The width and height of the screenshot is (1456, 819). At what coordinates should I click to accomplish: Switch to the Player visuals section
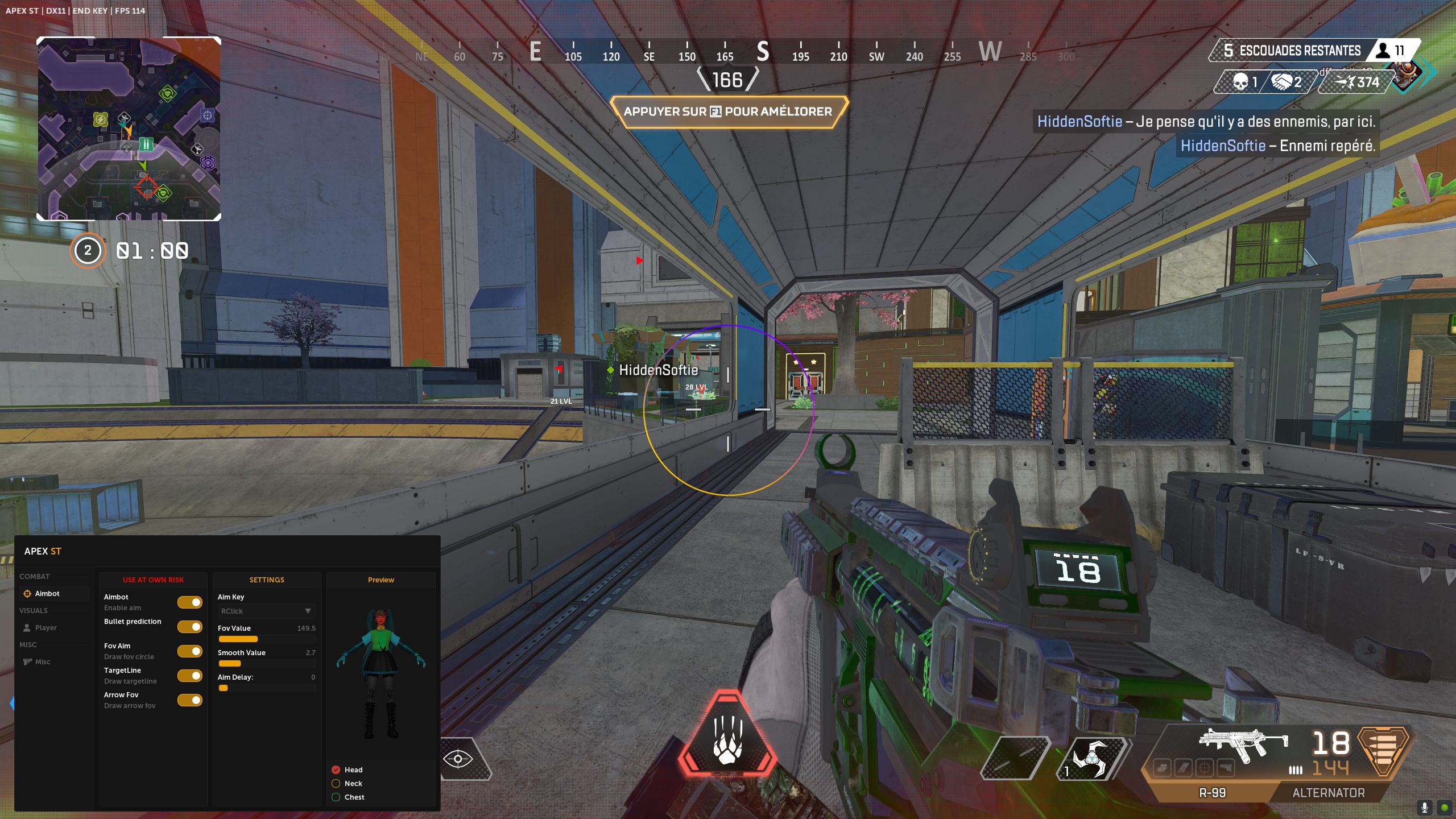point(45,628)
